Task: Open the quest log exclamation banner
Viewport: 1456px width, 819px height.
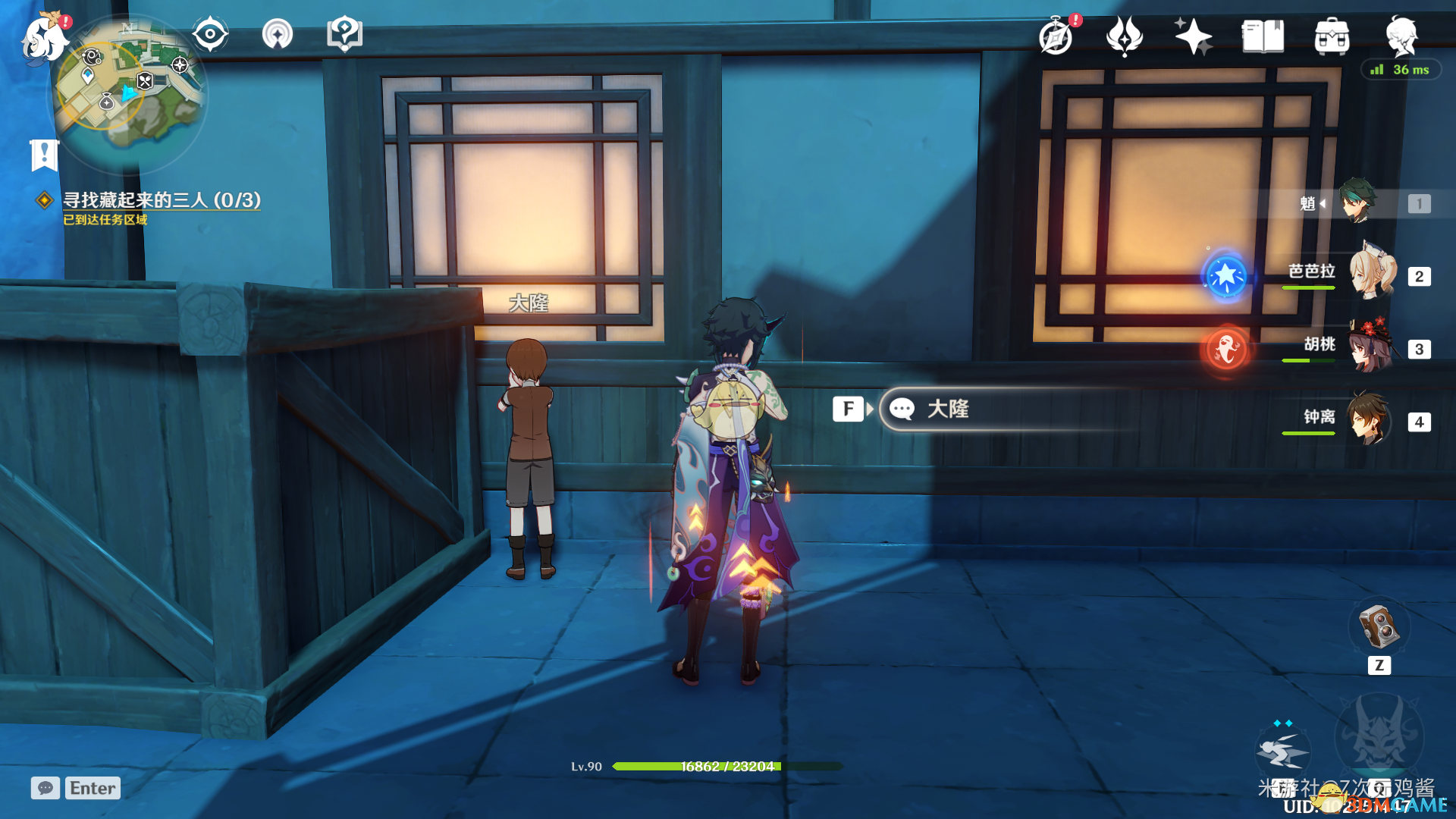Action: coord(44,155)
